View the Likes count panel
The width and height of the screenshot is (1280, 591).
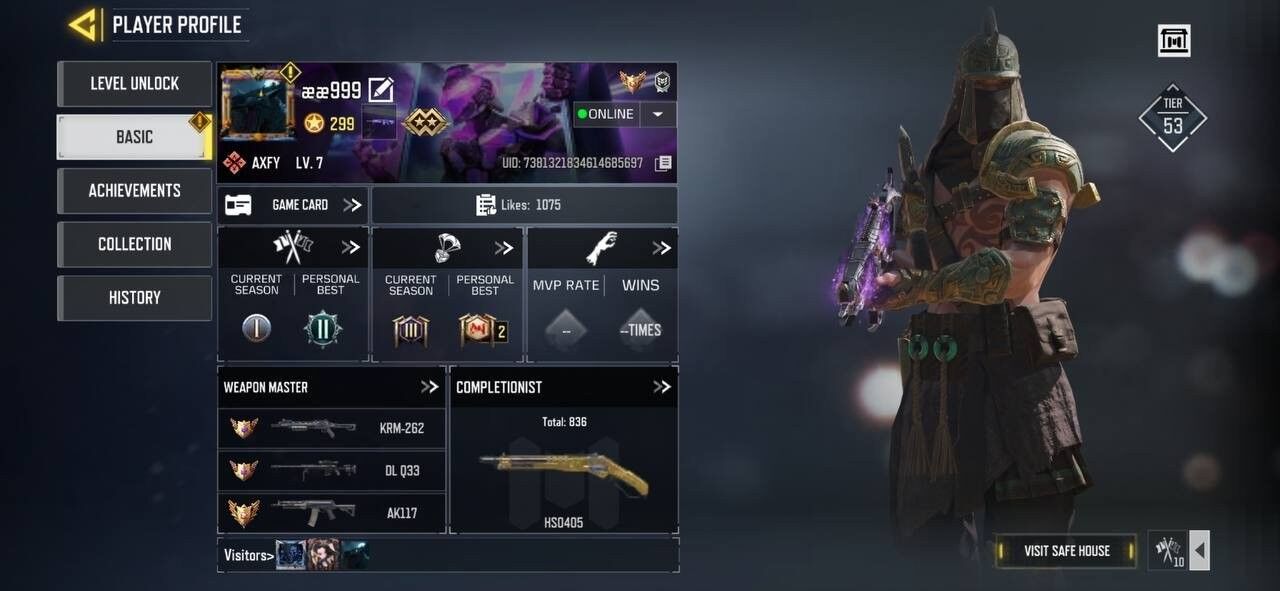[524, 205]
